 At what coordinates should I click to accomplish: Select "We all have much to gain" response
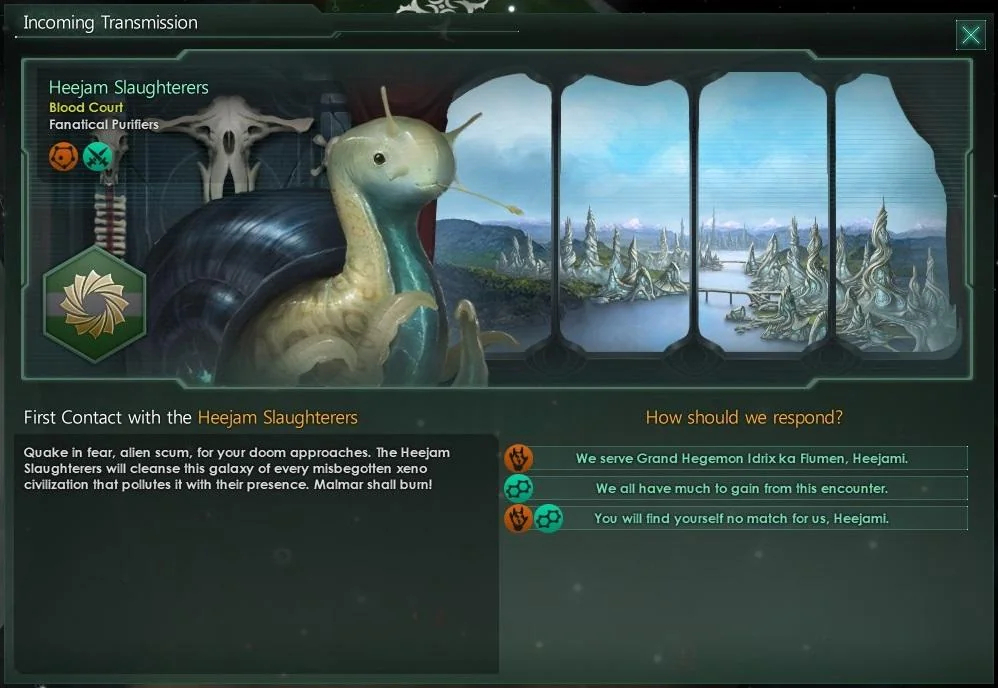tap(741, 489)
